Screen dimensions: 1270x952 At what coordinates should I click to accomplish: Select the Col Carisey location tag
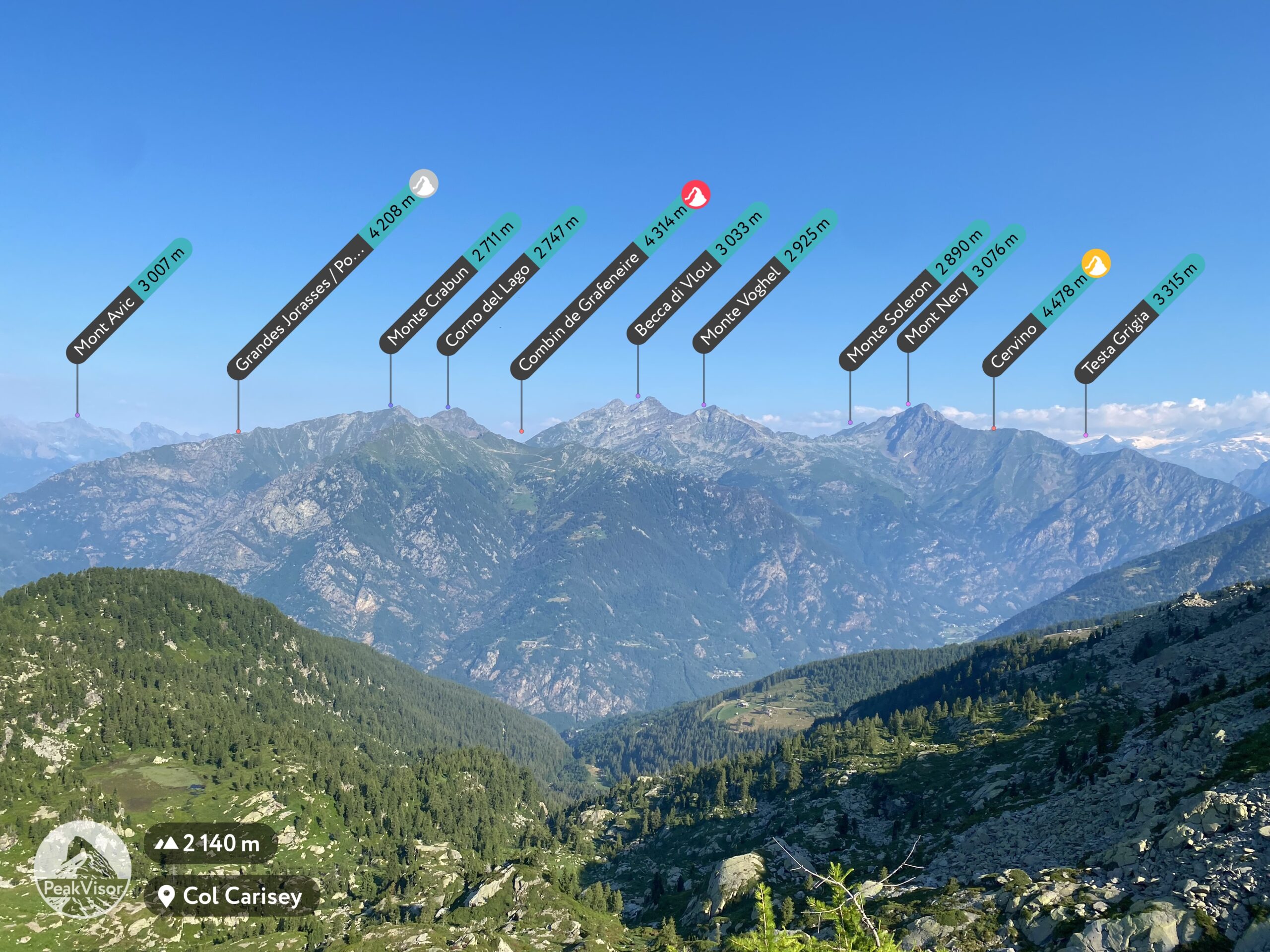pyautogui.click(x=231, y=896)
